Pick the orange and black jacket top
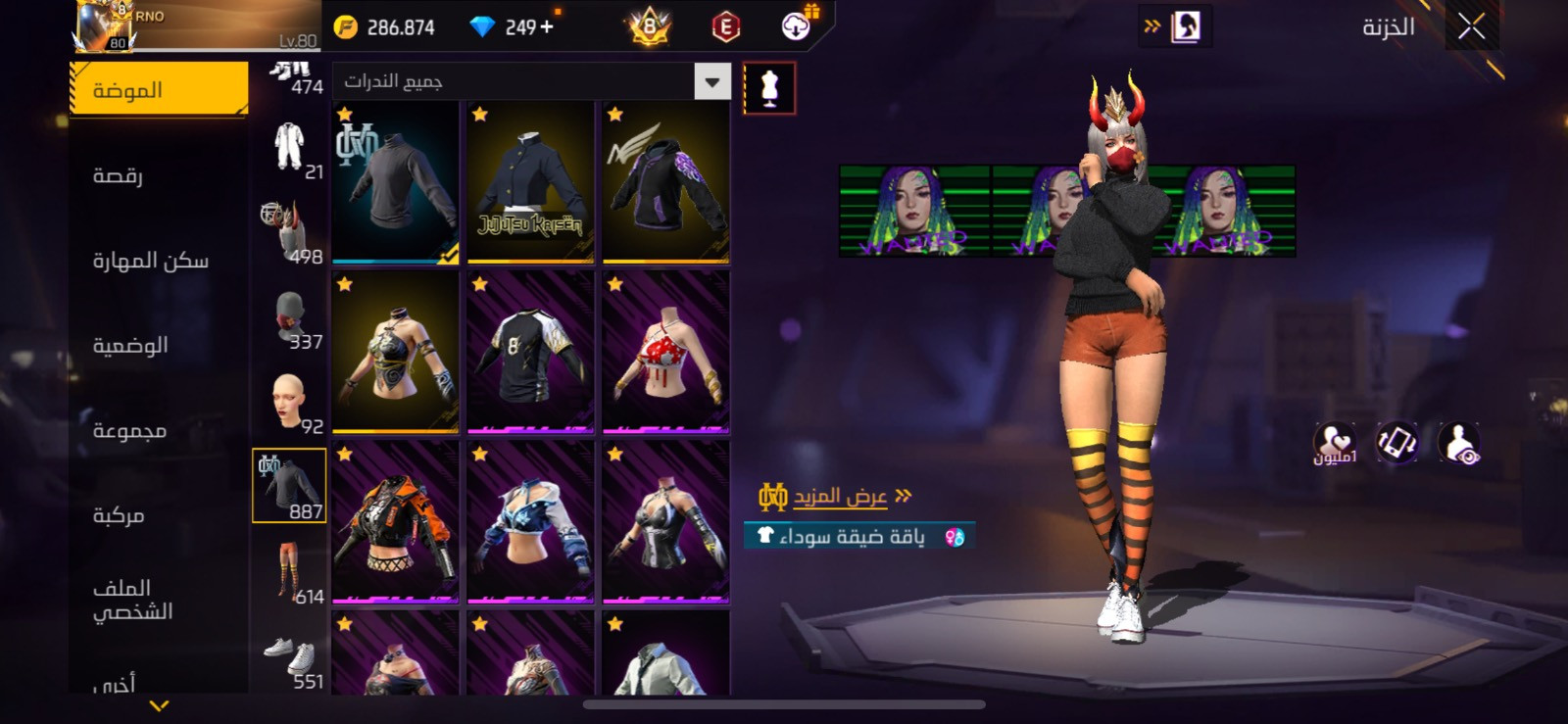Viewport: 1568px width, 724px height. pos(395,522)
